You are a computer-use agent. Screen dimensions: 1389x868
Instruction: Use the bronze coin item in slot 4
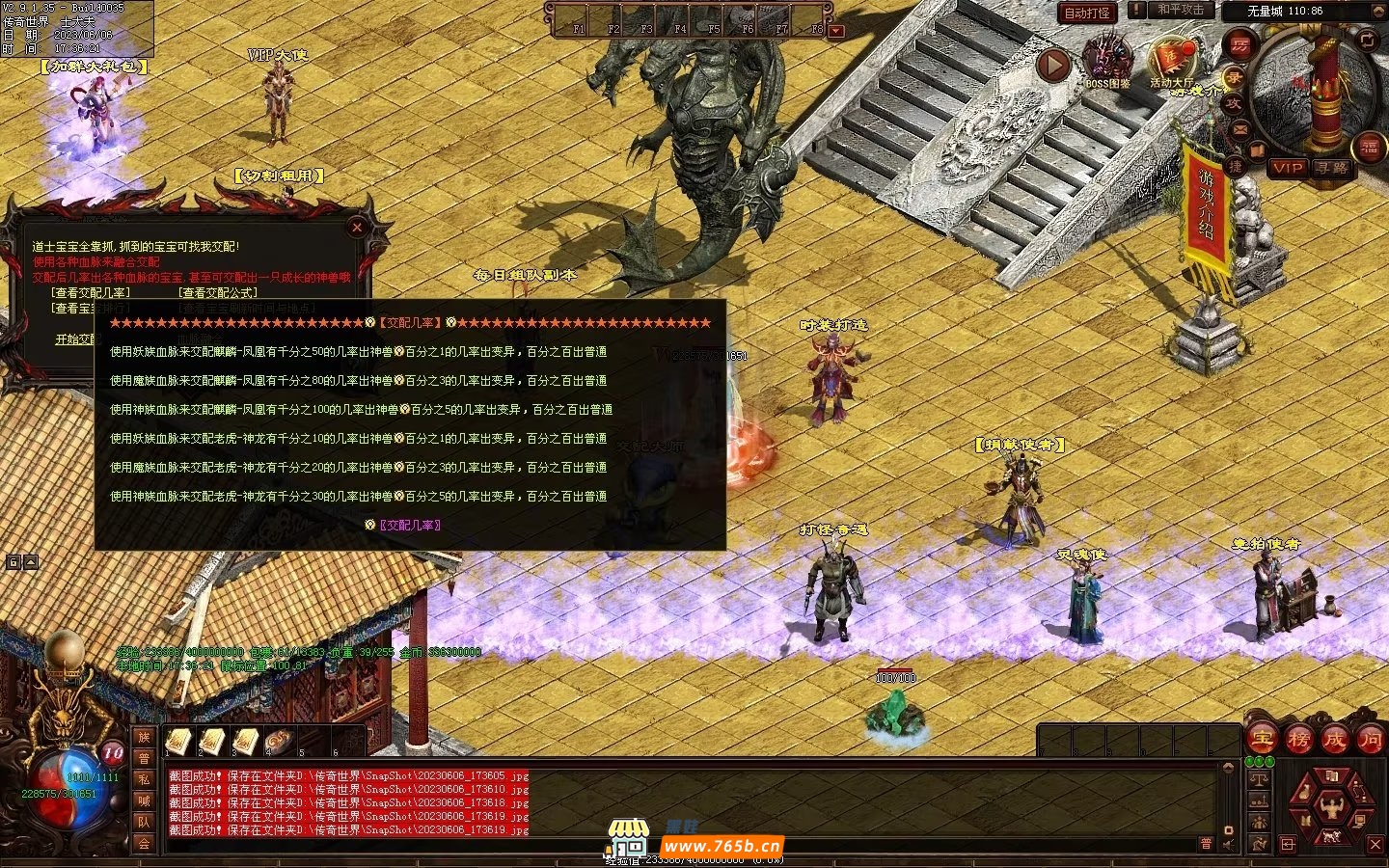pyautogui.click(x=279, y=741)
